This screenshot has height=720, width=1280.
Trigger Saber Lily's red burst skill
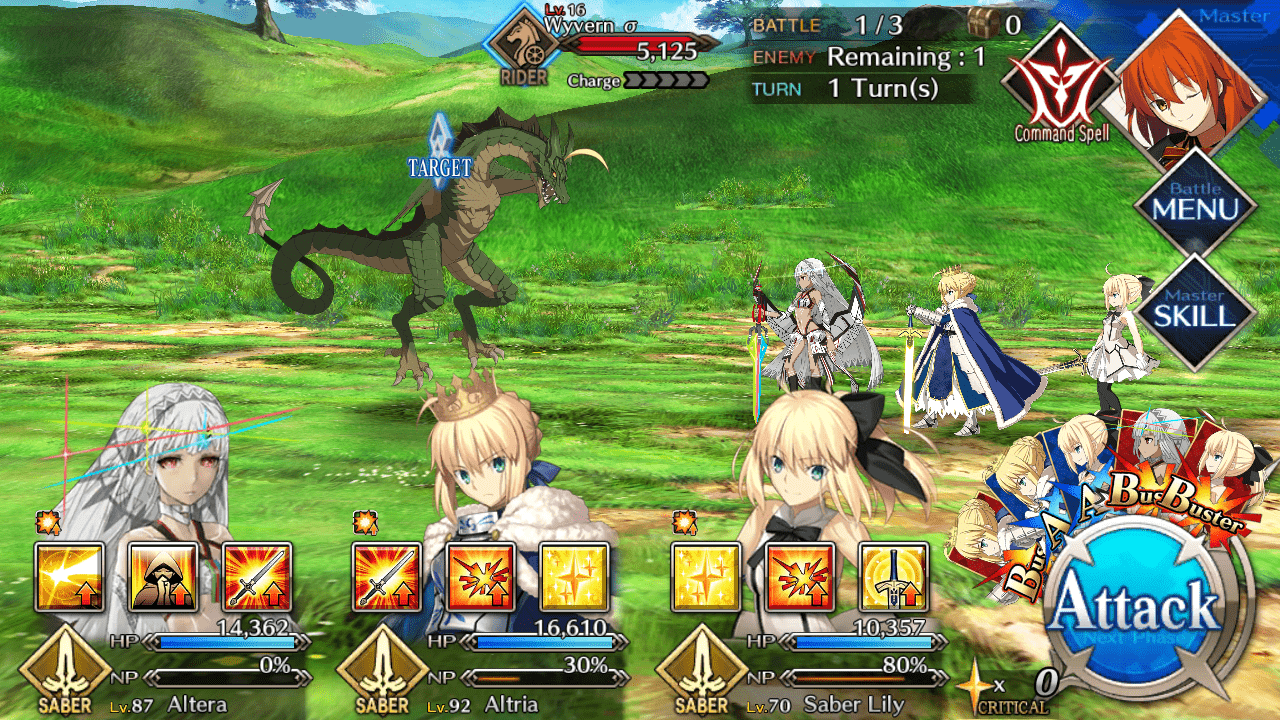800,577
